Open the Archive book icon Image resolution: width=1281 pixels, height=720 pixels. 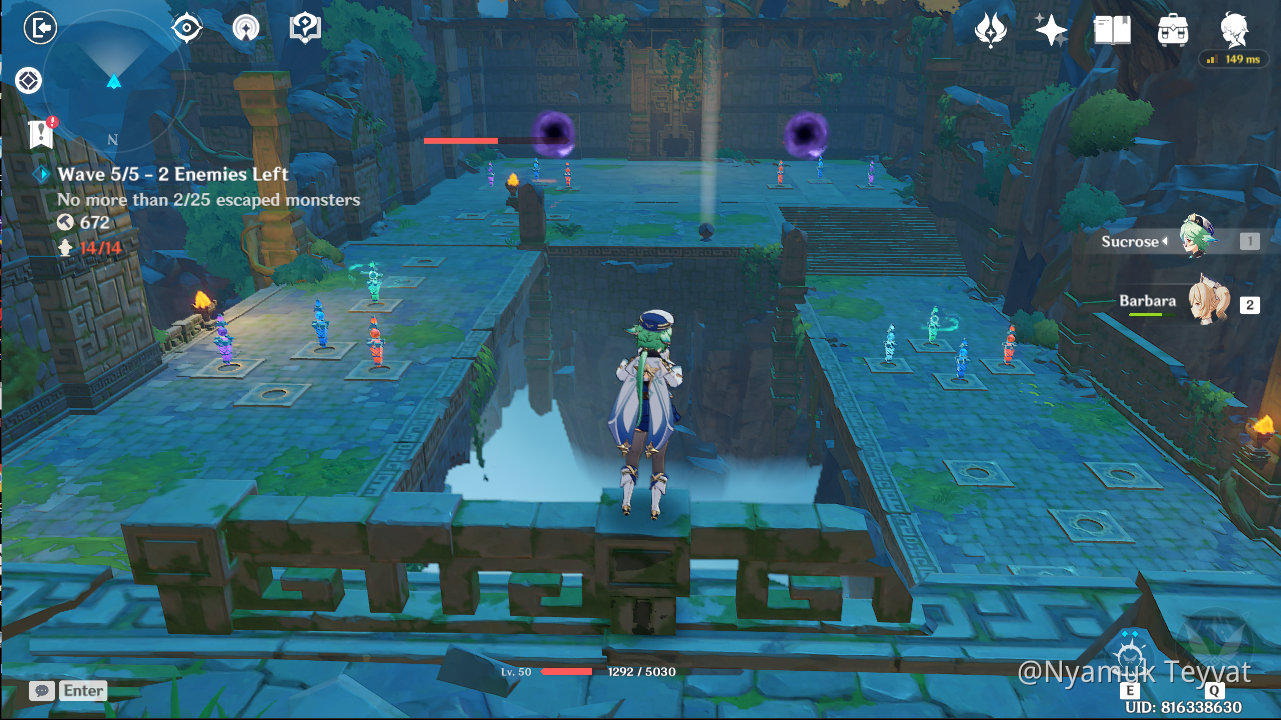[x=1111, y=29]
